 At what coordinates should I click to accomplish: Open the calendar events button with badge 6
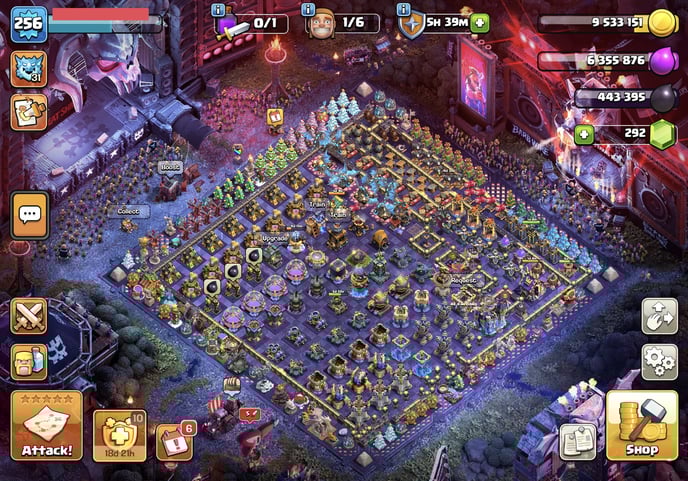[174, 442]
